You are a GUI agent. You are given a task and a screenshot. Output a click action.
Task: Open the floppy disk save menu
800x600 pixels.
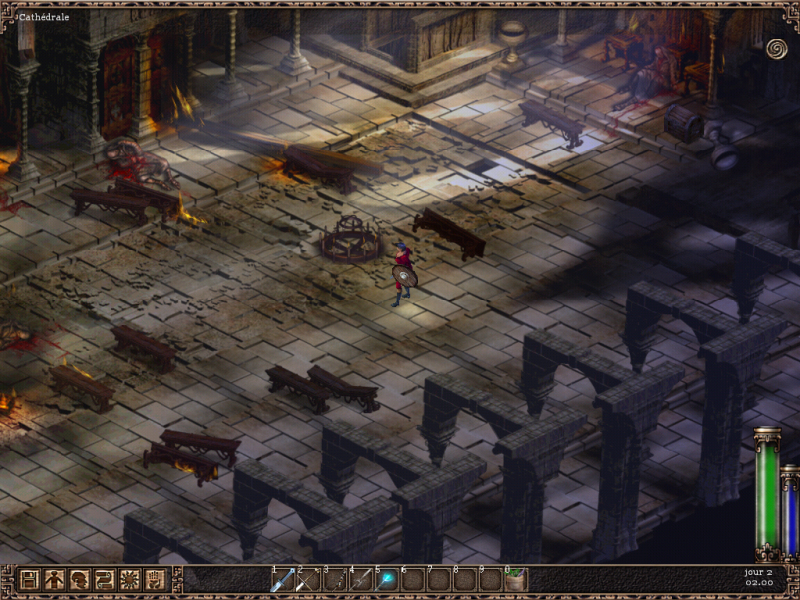point(29,579)
